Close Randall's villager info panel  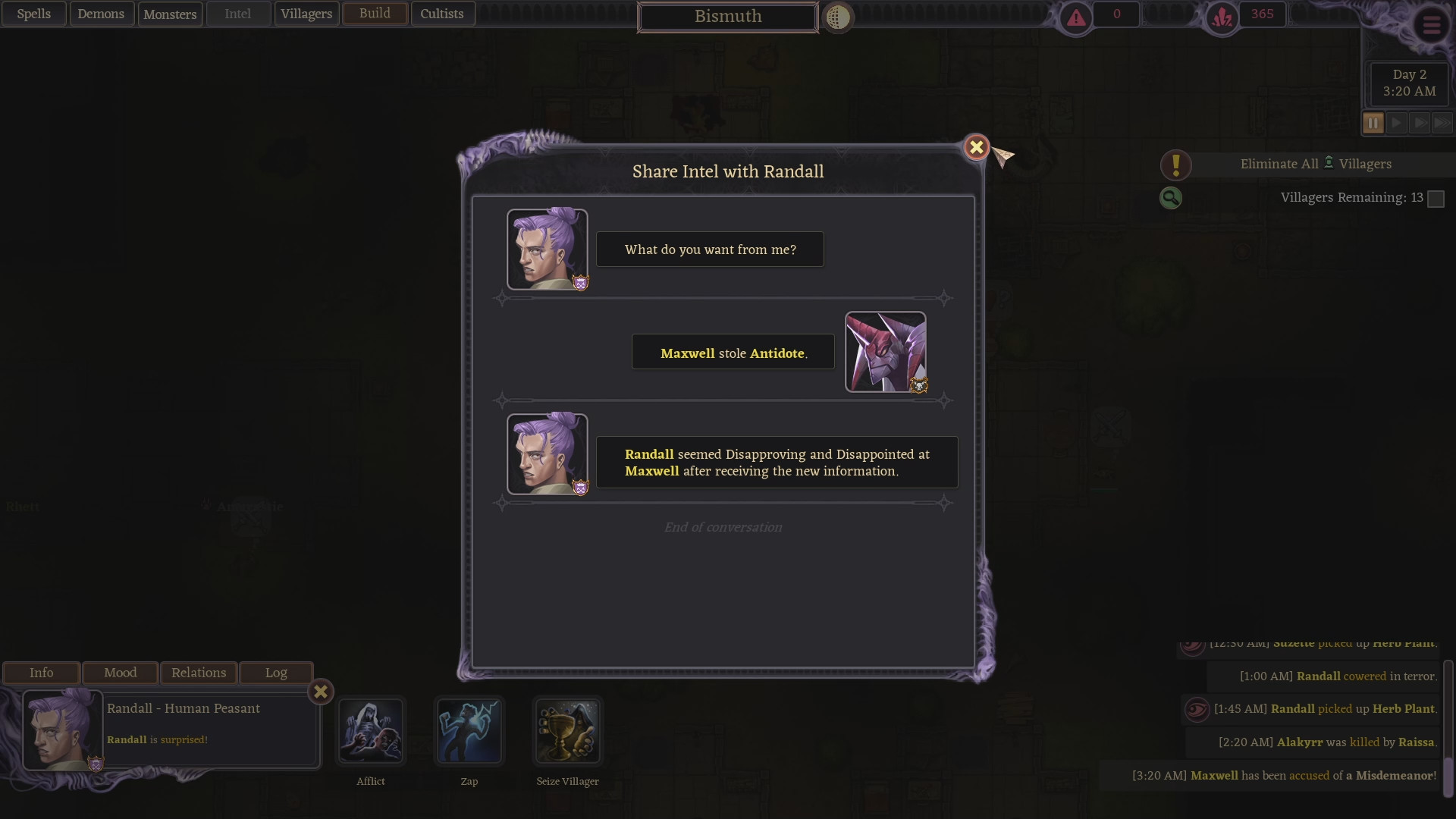(321, 692)
